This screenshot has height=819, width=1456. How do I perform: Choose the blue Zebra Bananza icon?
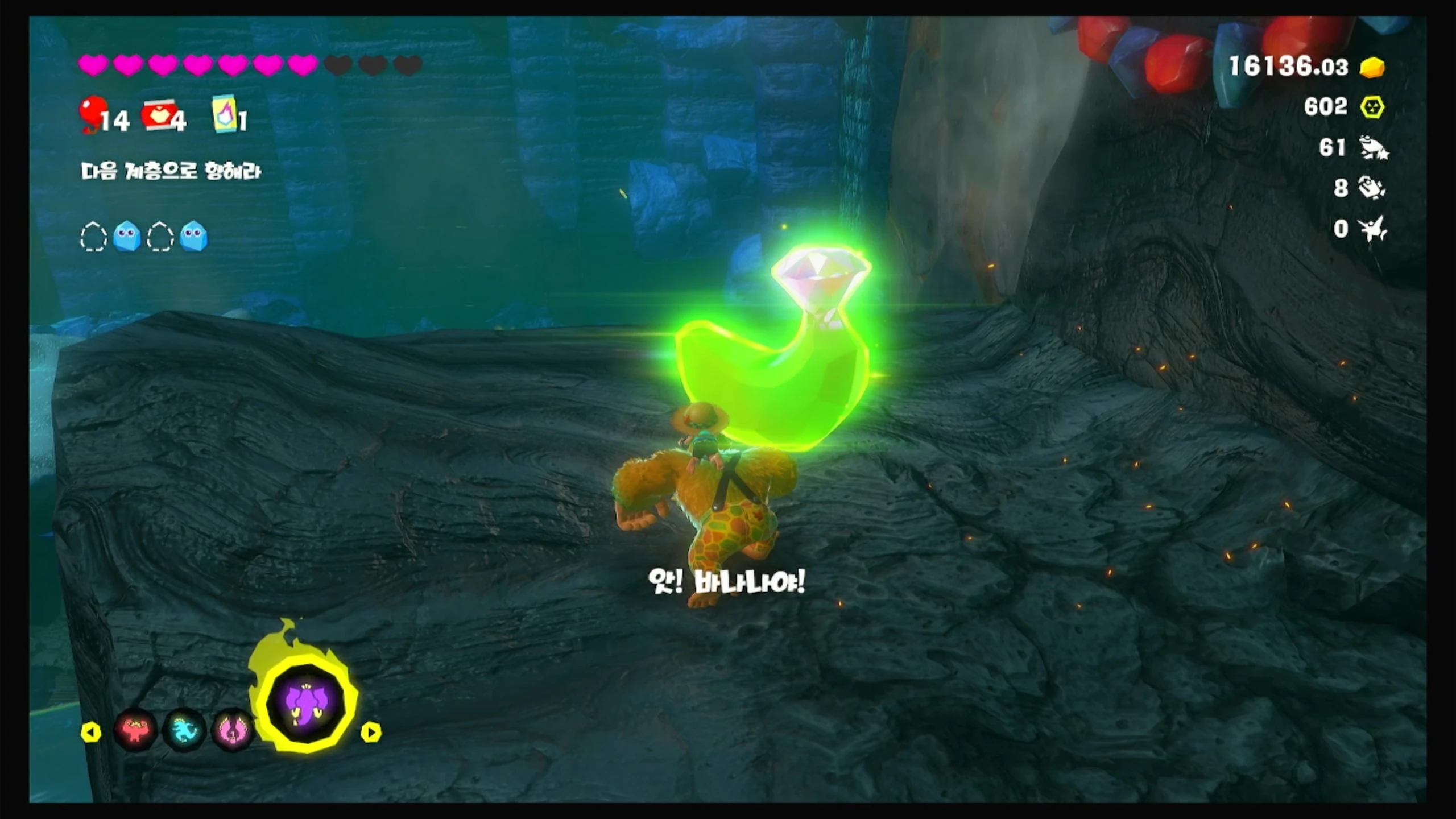click(184, 730)
